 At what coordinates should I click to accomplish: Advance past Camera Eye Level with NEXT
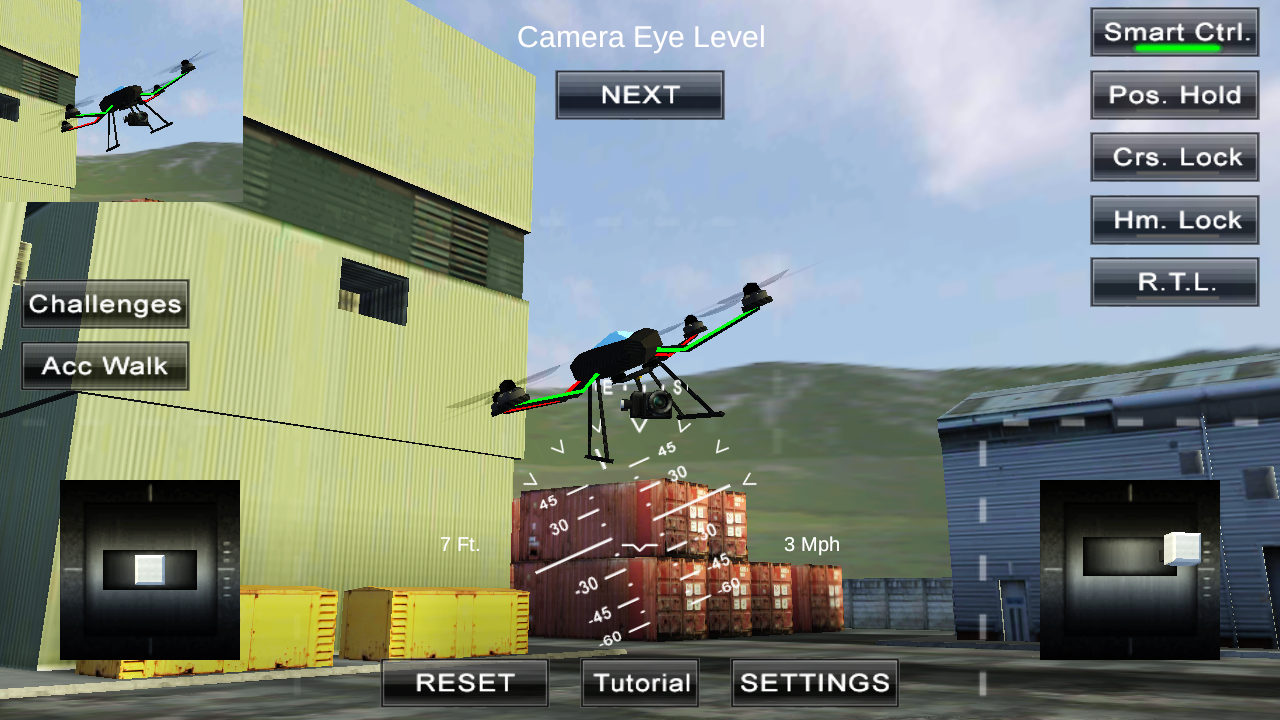[639, 94]
